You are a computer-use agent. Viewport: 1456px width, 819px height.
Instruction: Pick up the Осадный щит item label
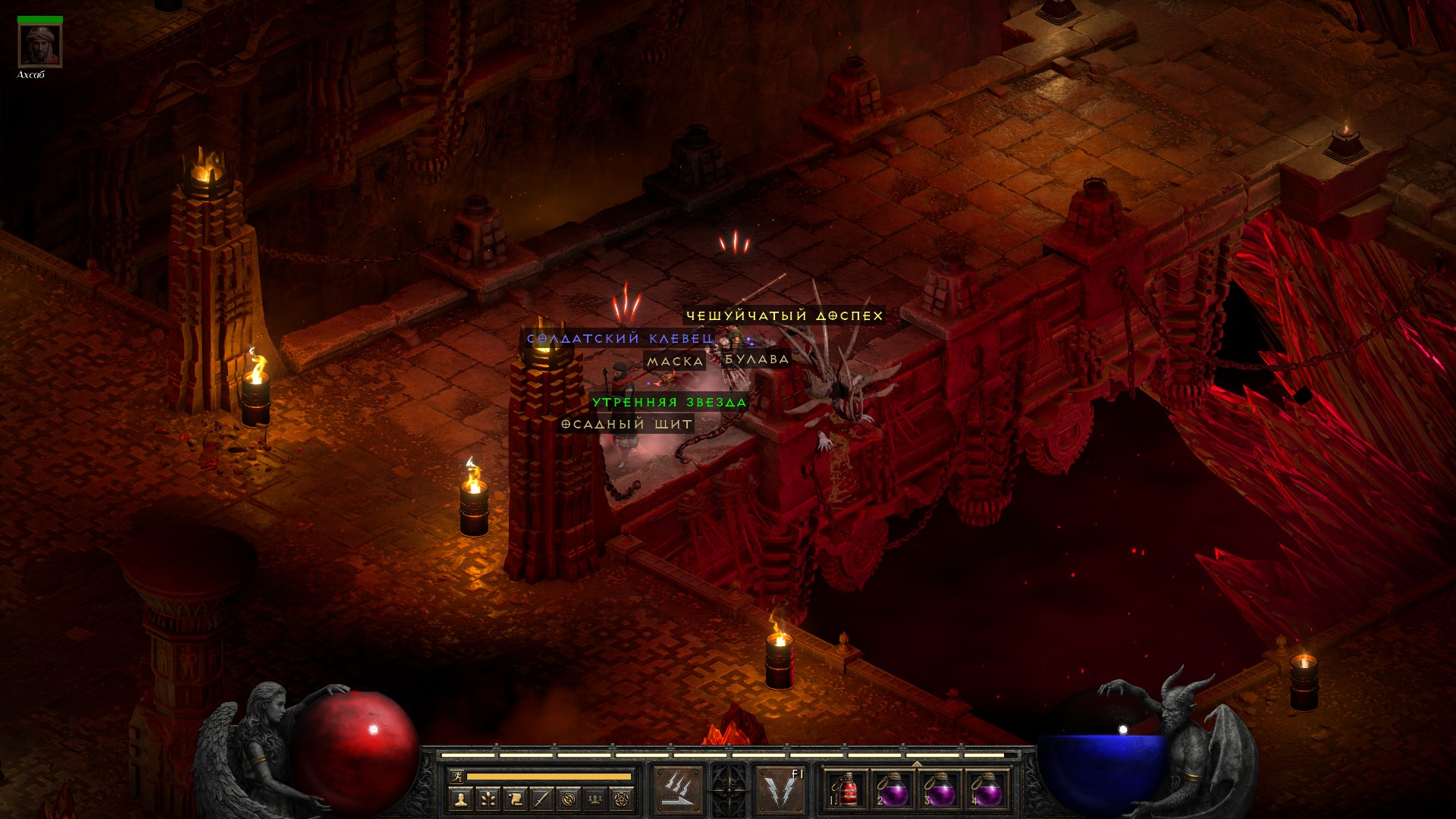626,424
